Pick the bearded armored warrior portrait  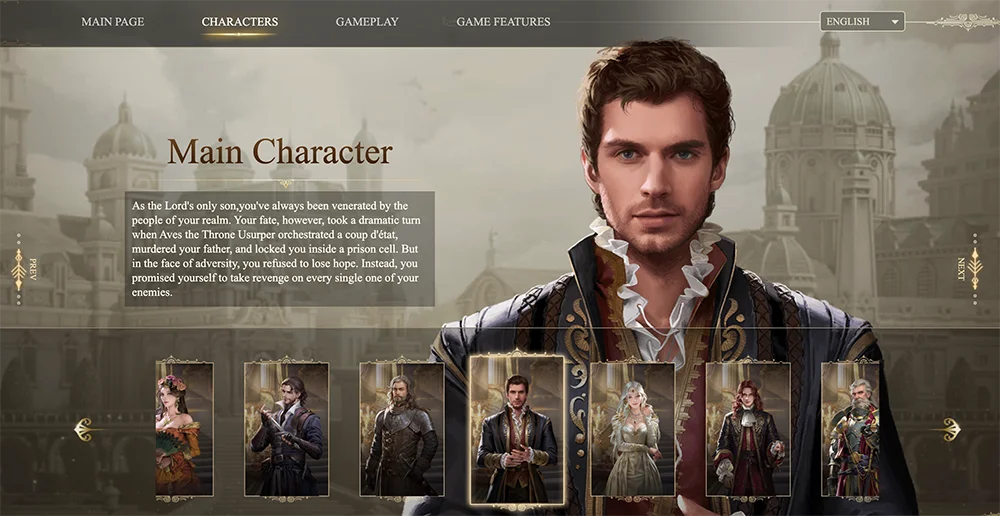[401, 429]
